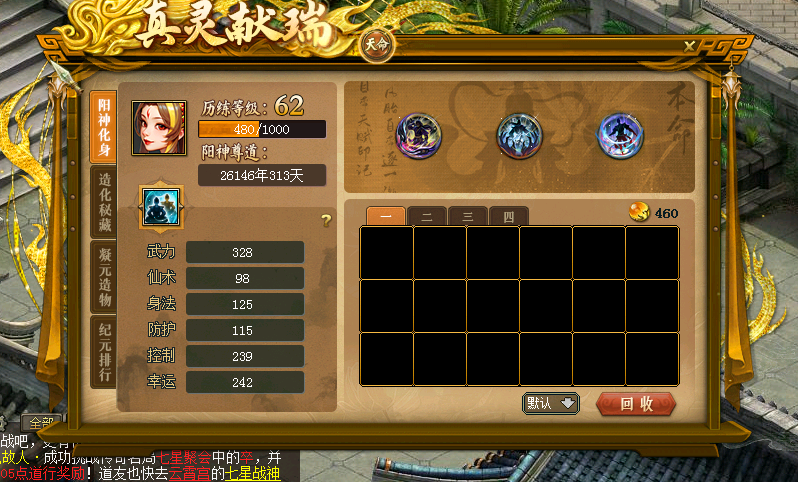
Task: Switch to inventory page 一
Action: pyautogui.click(x=385, y=216)
